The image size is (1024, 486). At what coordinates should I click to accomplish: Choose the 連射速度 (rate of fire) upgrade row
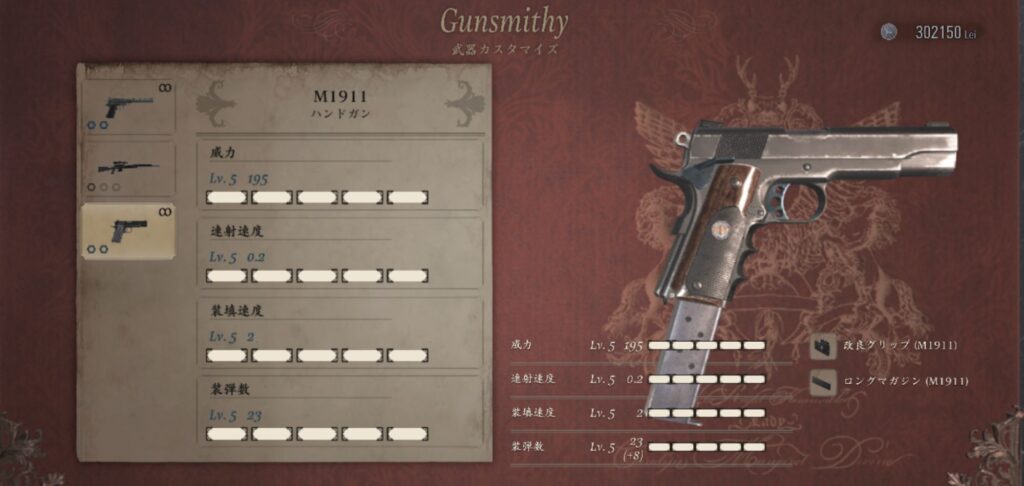pyautogui.click(x=340, y=254)
